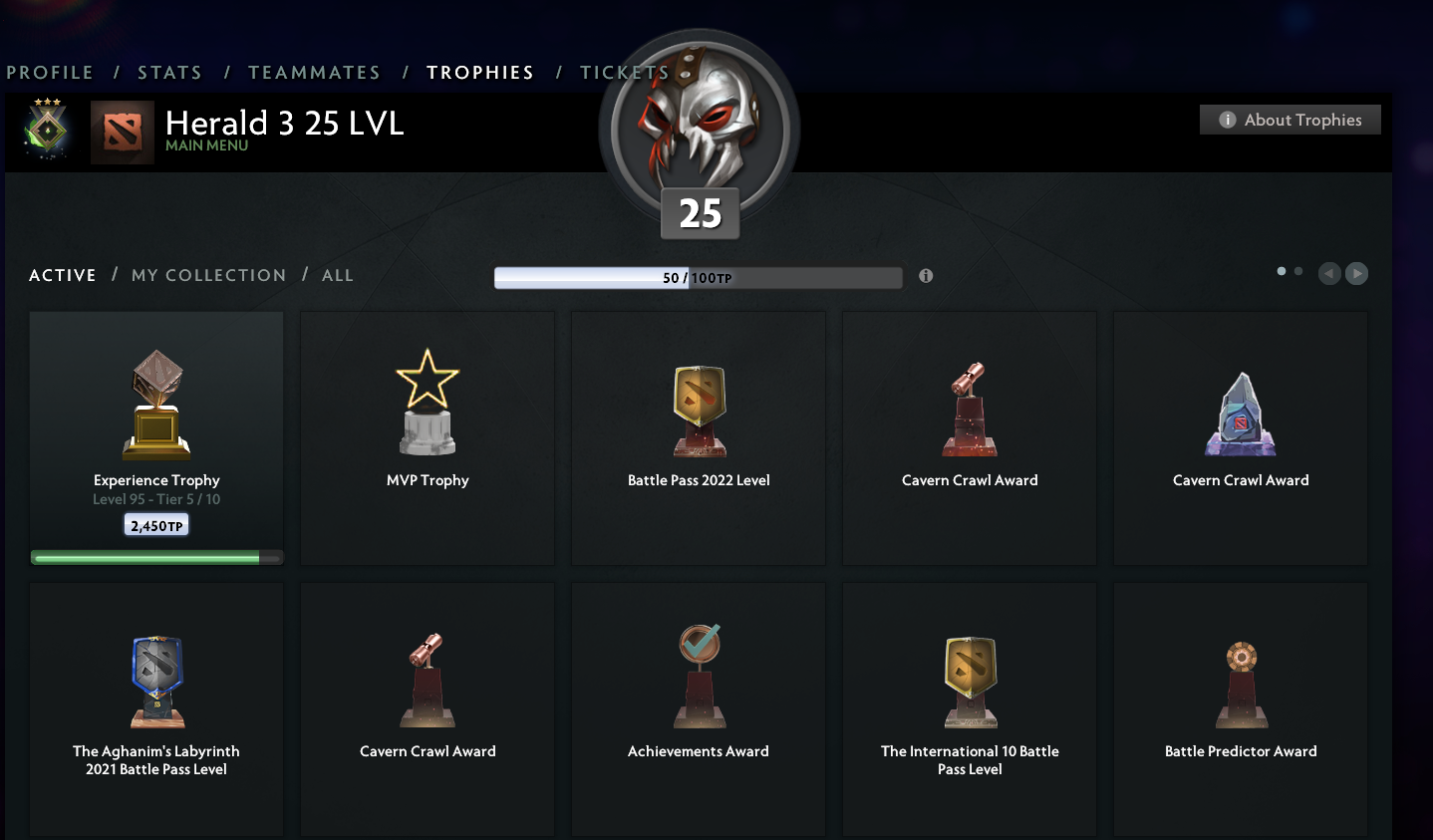Click the info icon beside the TP bar

925,276
